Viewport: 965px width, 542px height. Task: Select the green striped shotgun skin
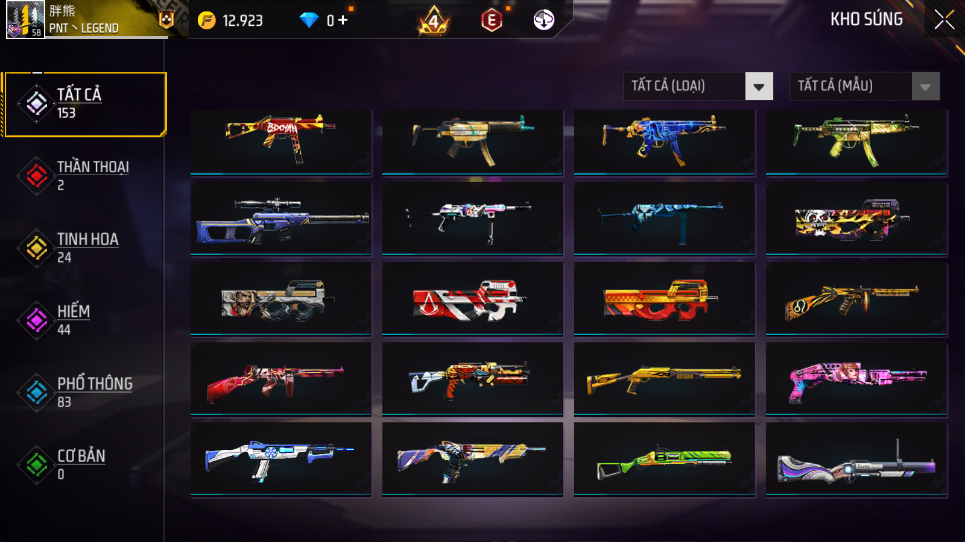[664, 460]
